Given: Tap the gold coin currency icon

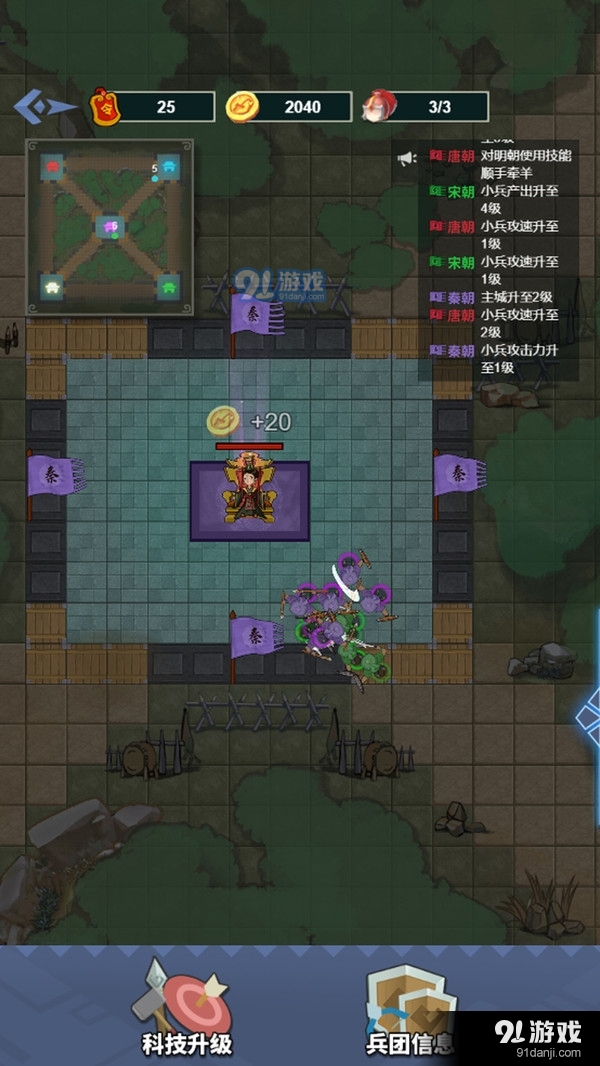Looking at the screenshot, I should click(x=241, y=106).
